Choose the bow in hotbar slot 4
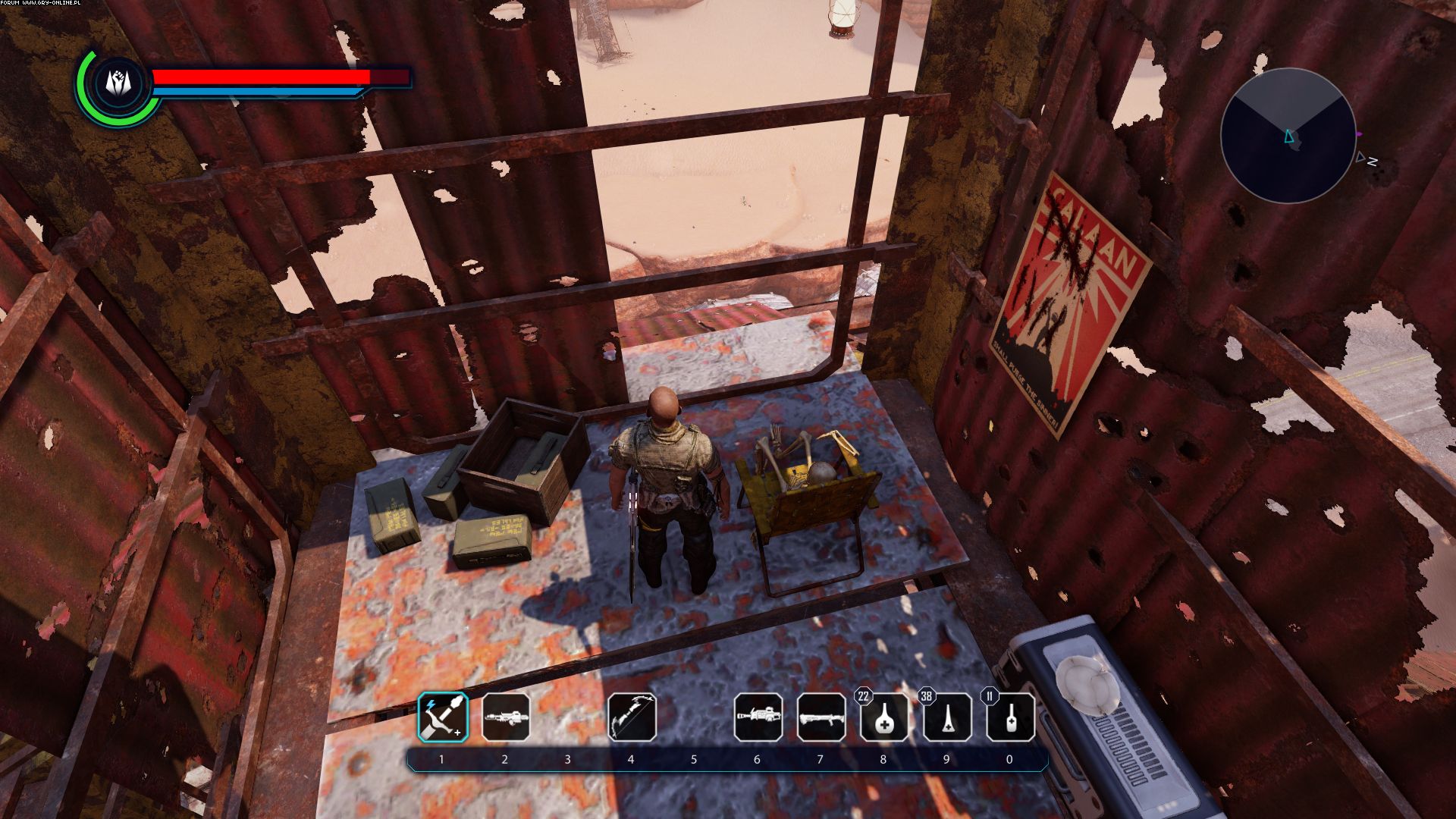Screen dimensions: 1456x819 tap(632, 717)
